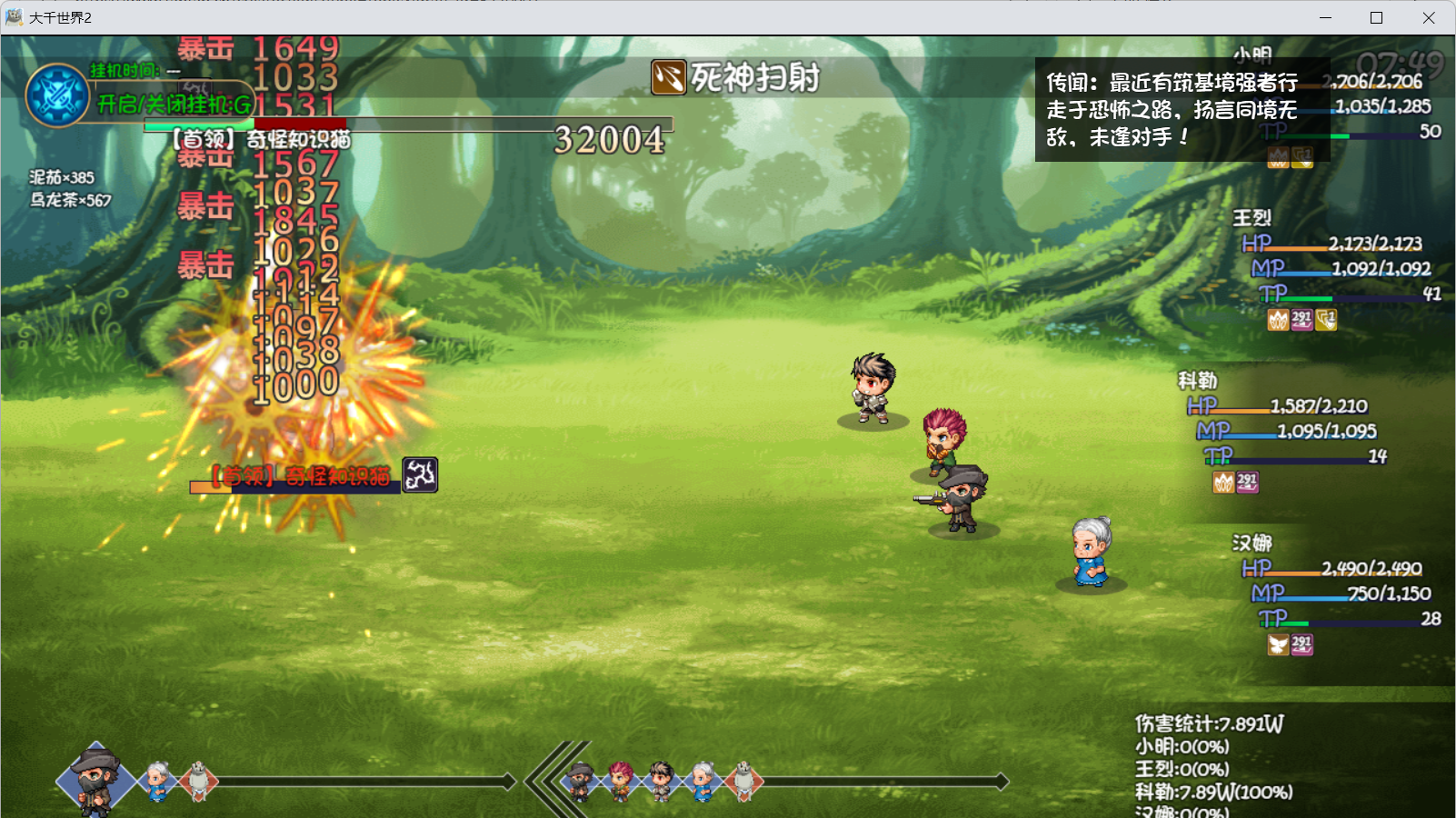The image size is (1456, 818).
Task: Select 科勒's name in party panel
Action: pyautogui.click(x=1197, y=381)
